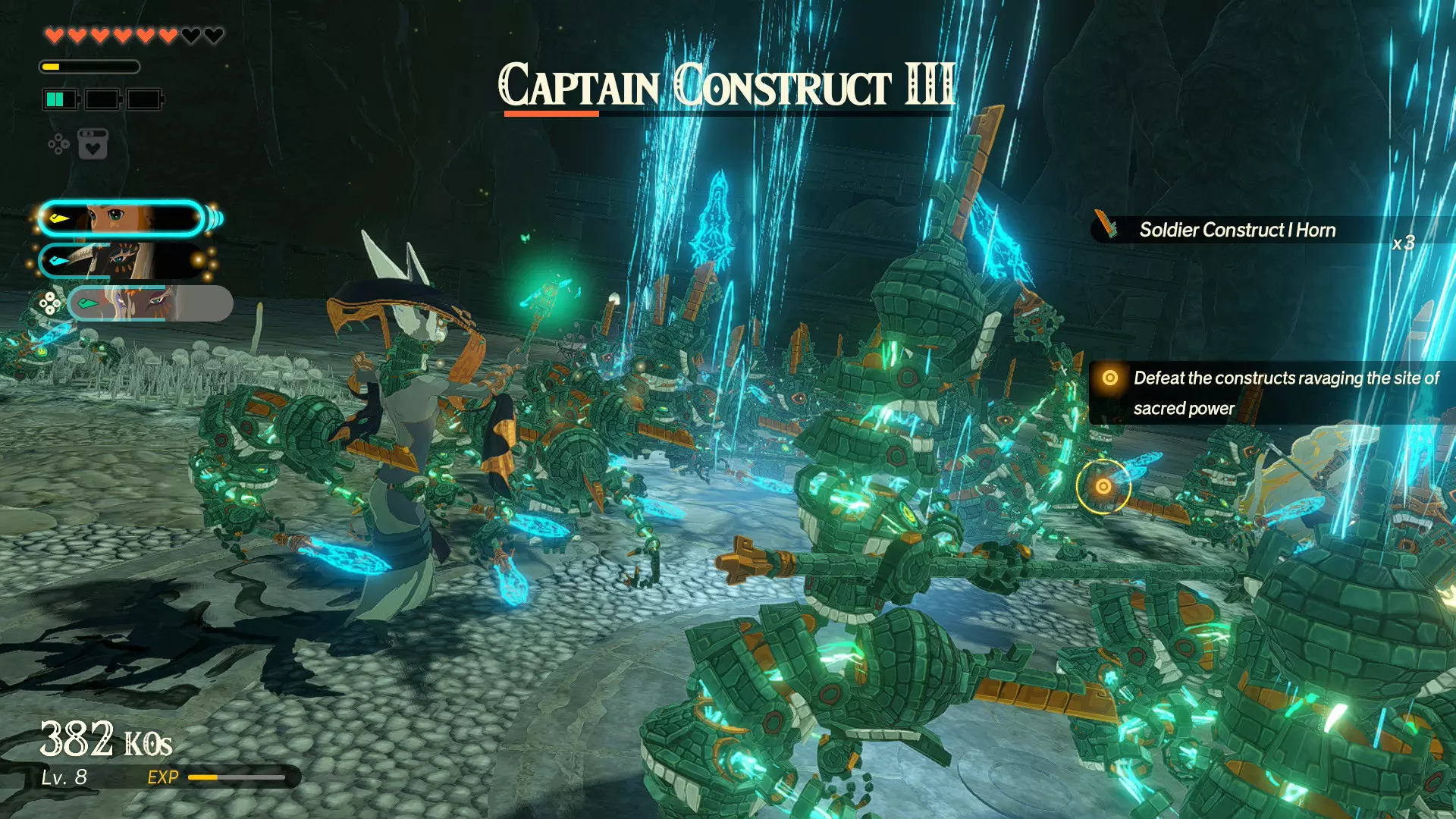
Task: Click the Soldier Construct I Horn pickup notice
Action: [1251, 230]
